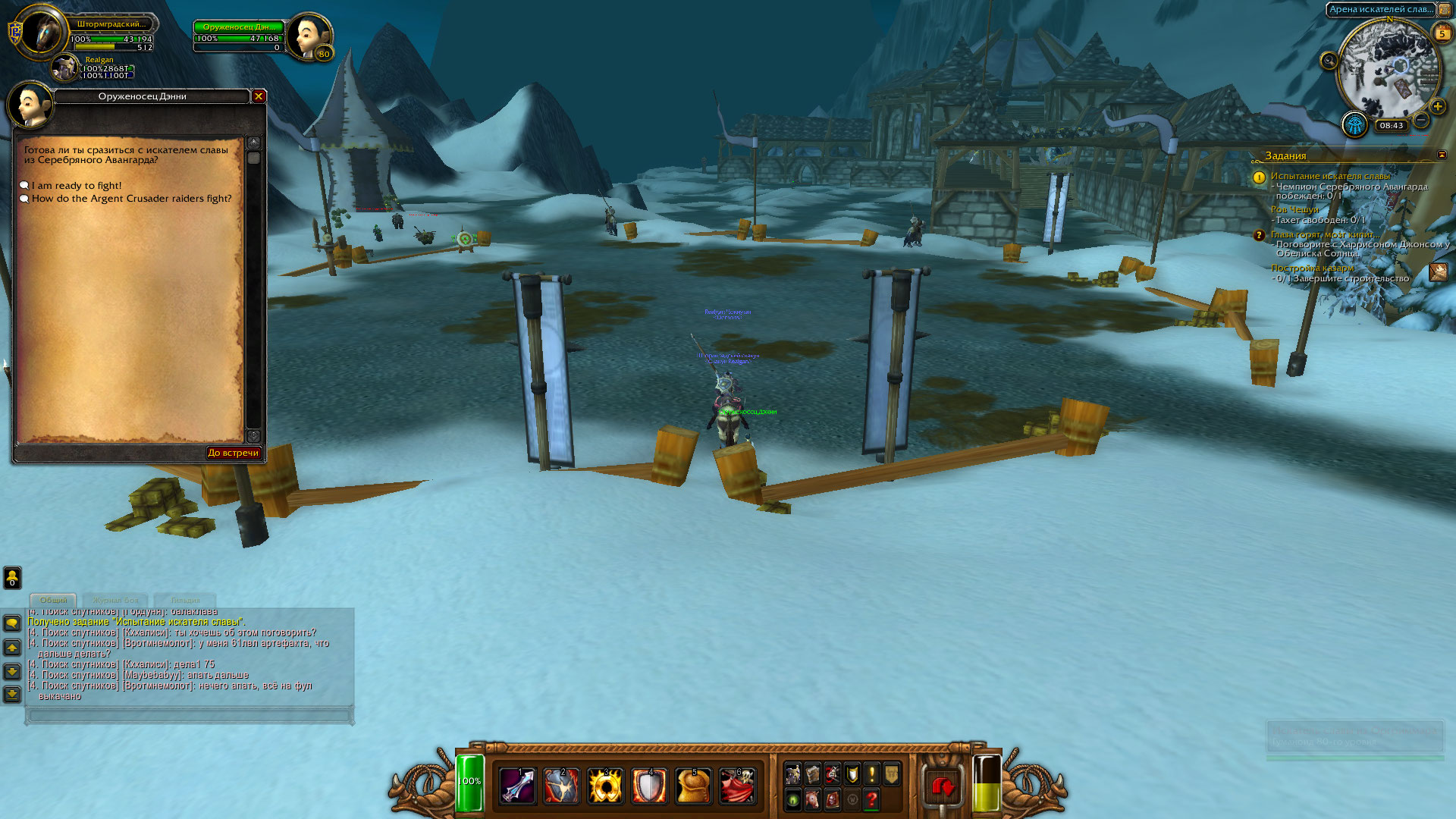Screen dimensions: 1456x819
Task: Close the Оруженосец Дэнни dialogue window
Action: (259, 96)
